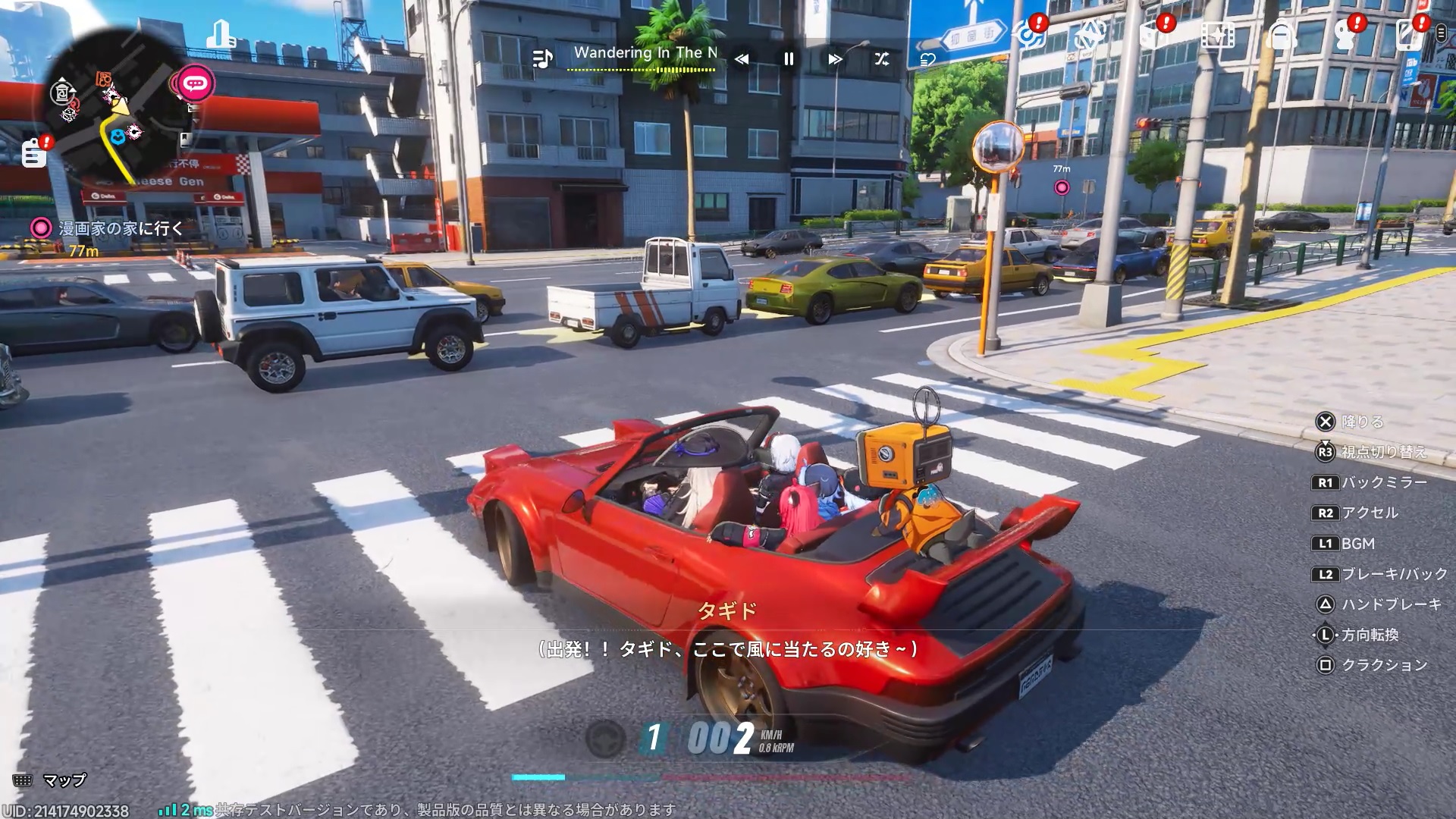
Task: Skip forward to the next track
Action: click(835, 59)
